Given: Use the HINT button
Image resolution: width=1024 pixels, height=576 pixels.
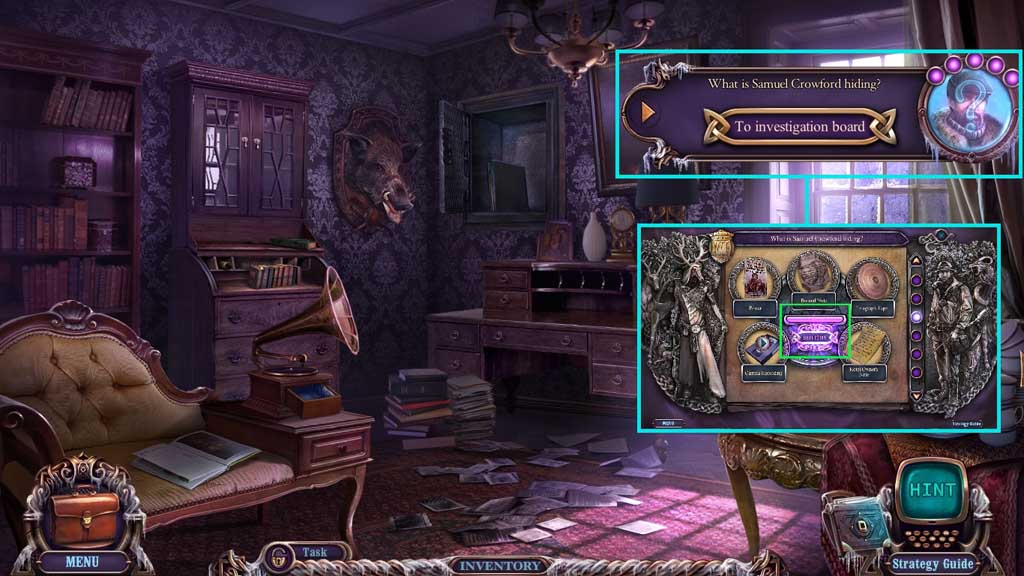Looking at the screenshot, I should click(x=932, y=493).
